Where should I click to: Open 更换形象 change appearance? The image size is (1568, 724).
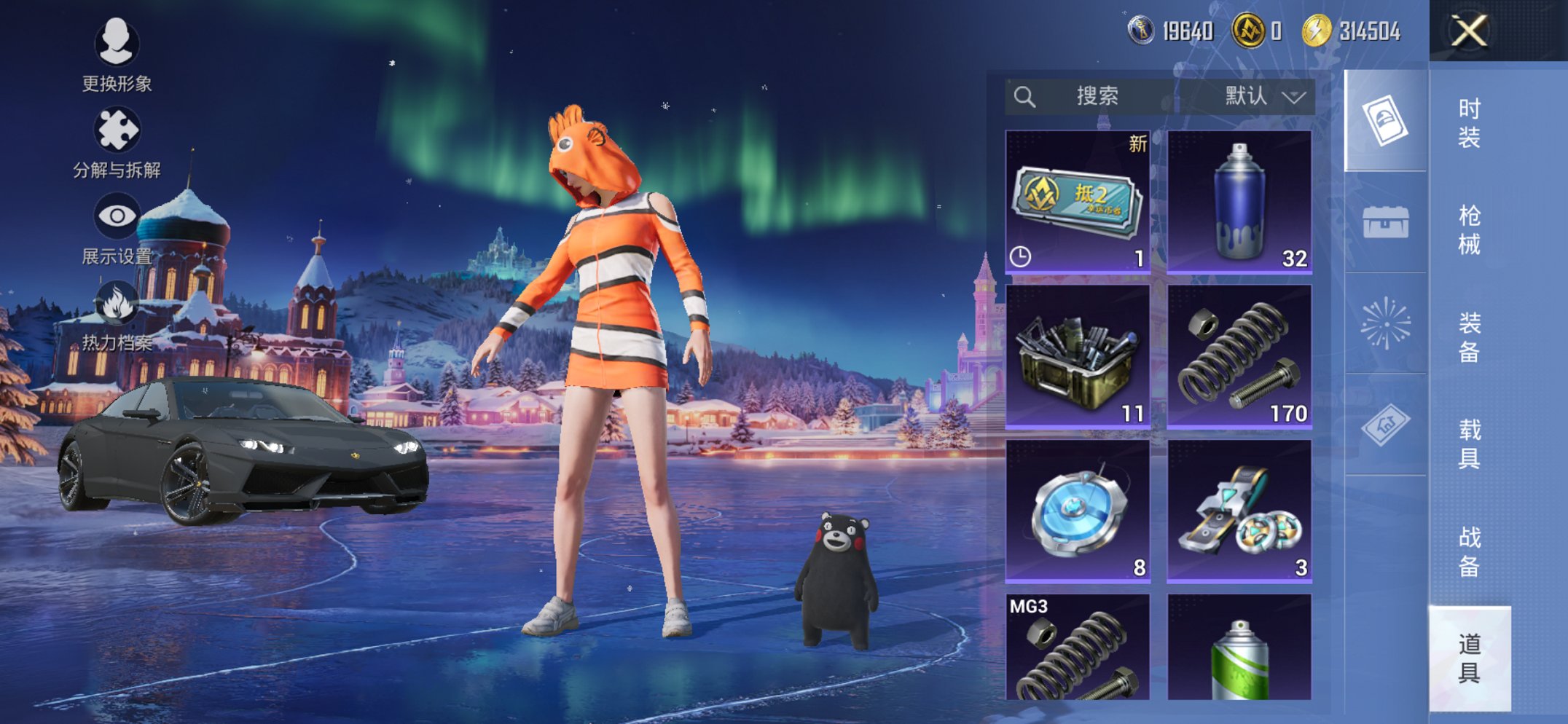click(117, 55)
